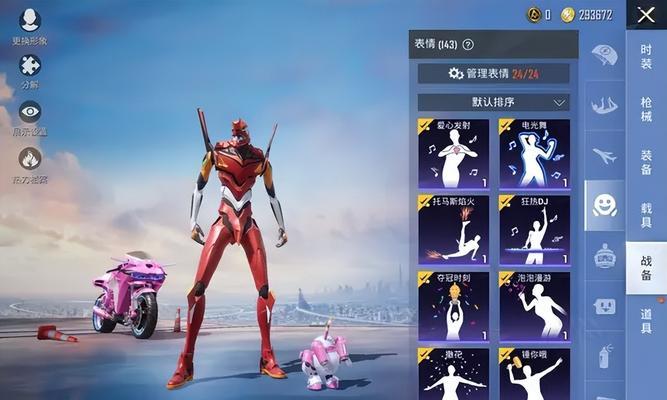Image resolution: width=667 pixels, height=400 pixels.
Task: Open 管理表情 manage emotes
Action: [x=493, y=73]
